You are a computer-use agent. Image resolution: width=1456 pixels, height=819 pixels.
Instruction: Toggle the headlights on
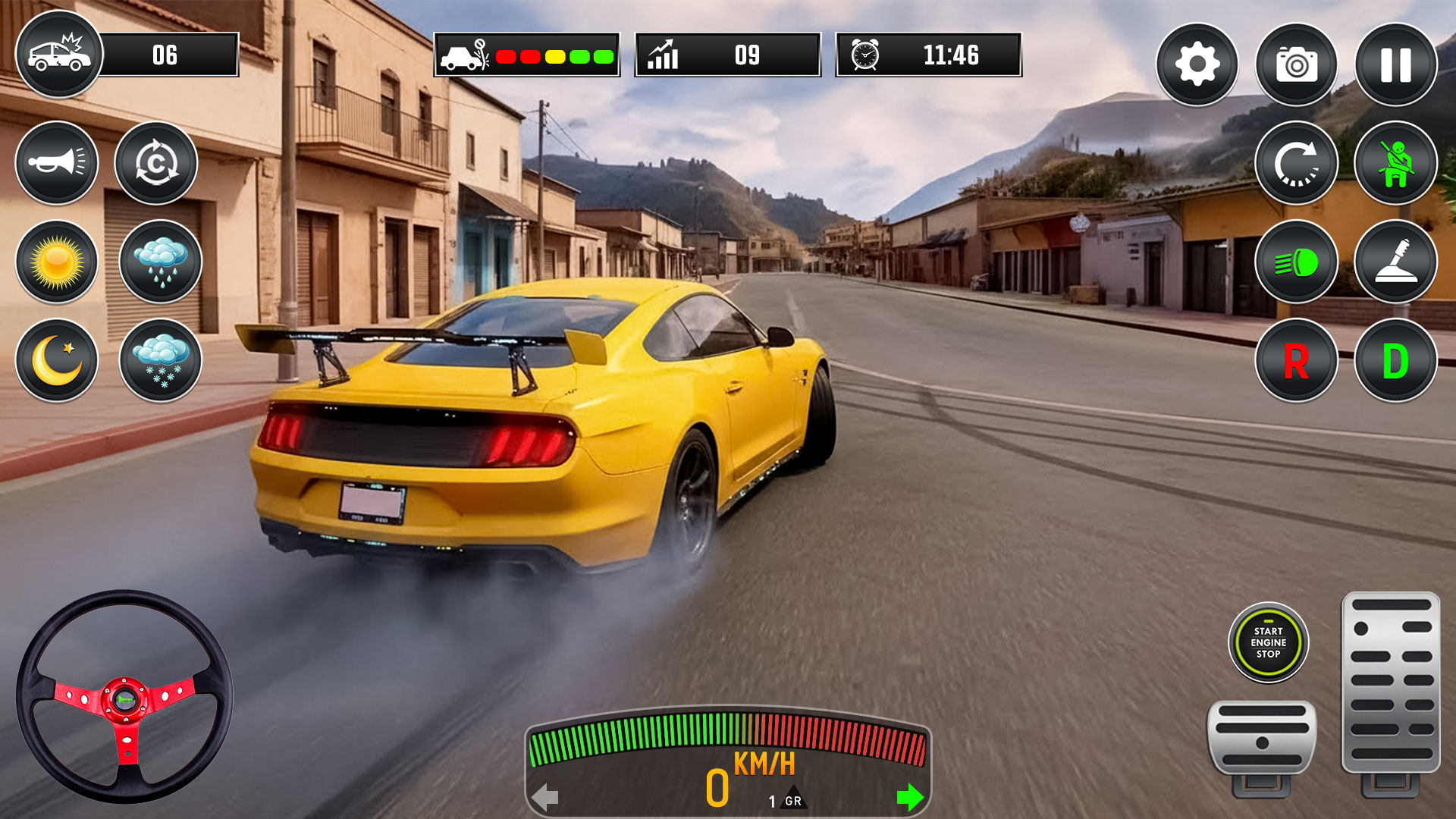pyautogui.click(x=1297, y=263)
